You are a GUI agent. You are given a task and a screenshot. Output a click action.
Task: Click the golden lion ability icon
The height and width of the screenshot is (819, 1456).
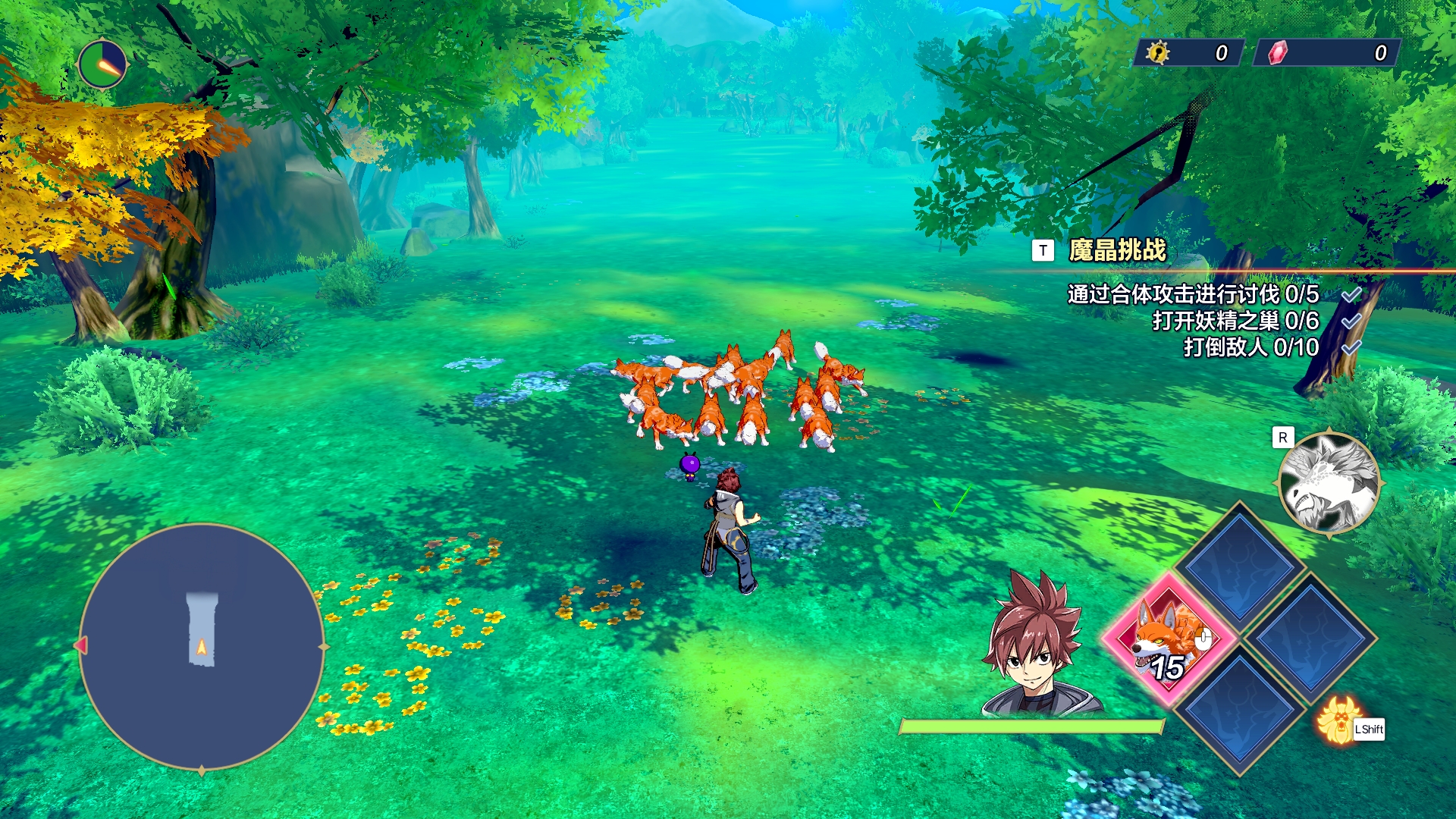[1337, 720]
